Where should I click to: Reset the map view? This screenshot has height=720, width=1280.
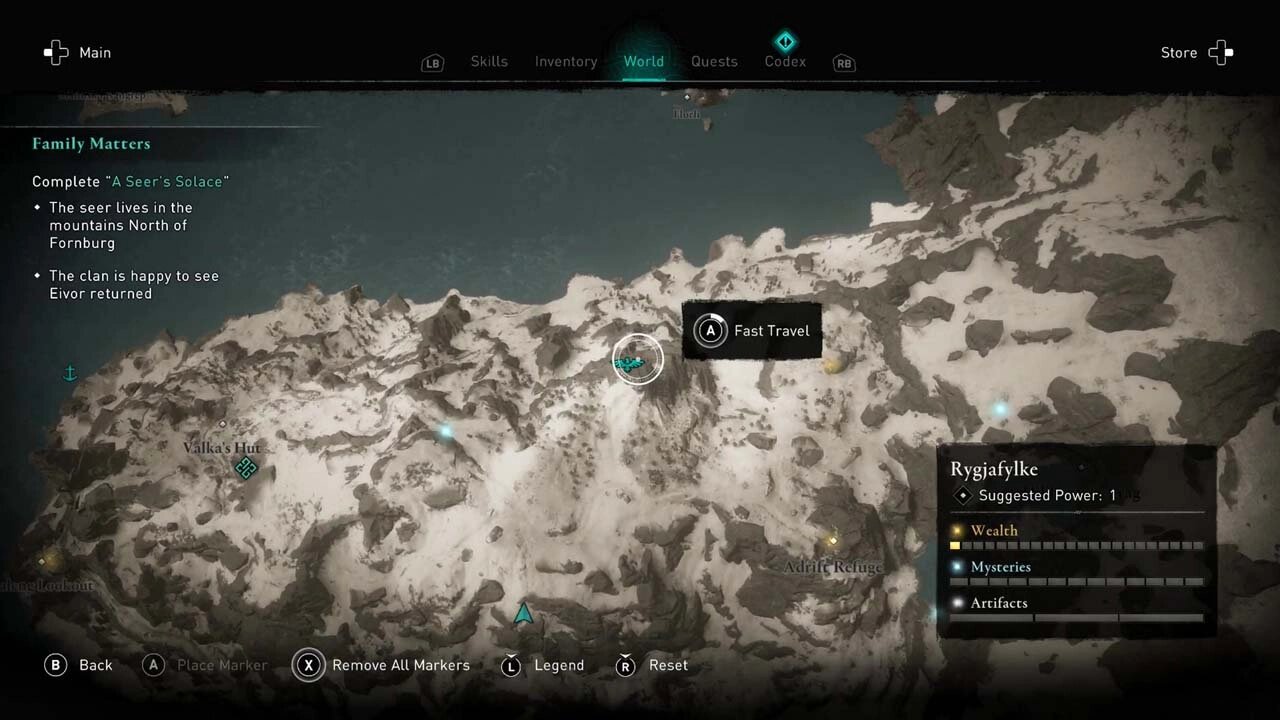pos(653,665)
